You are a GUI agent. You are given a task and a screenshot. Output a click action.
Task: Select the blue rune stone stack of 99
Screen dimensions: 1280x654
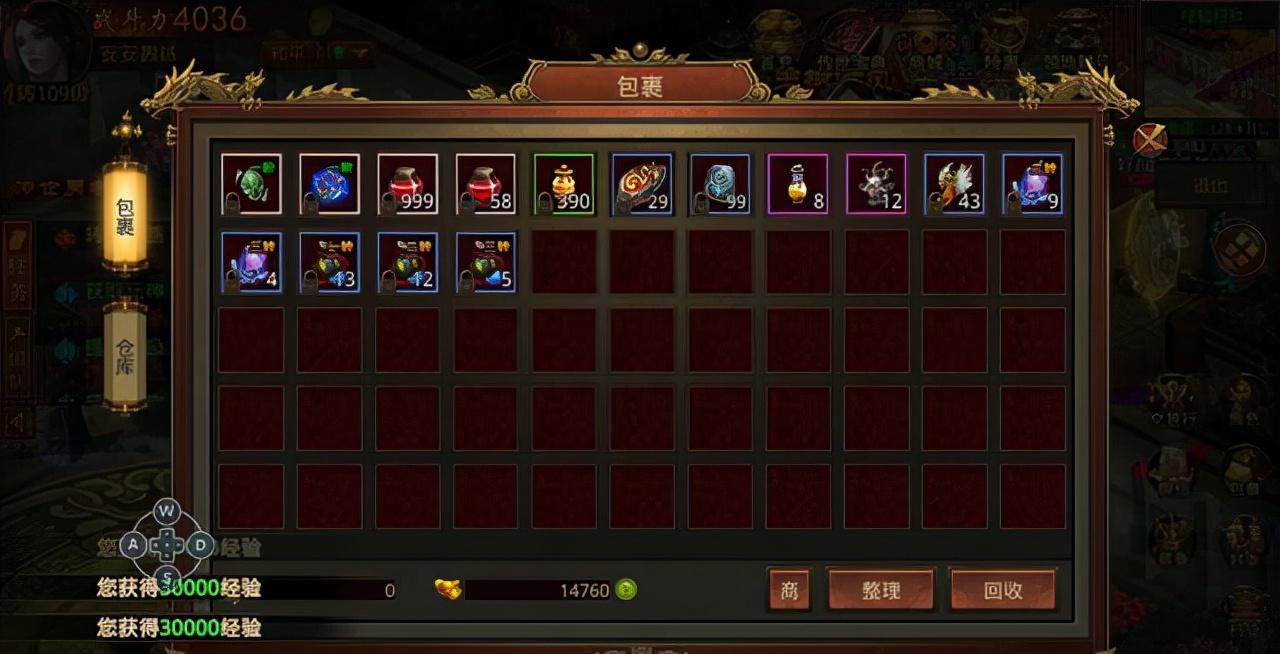click(720, 184)
